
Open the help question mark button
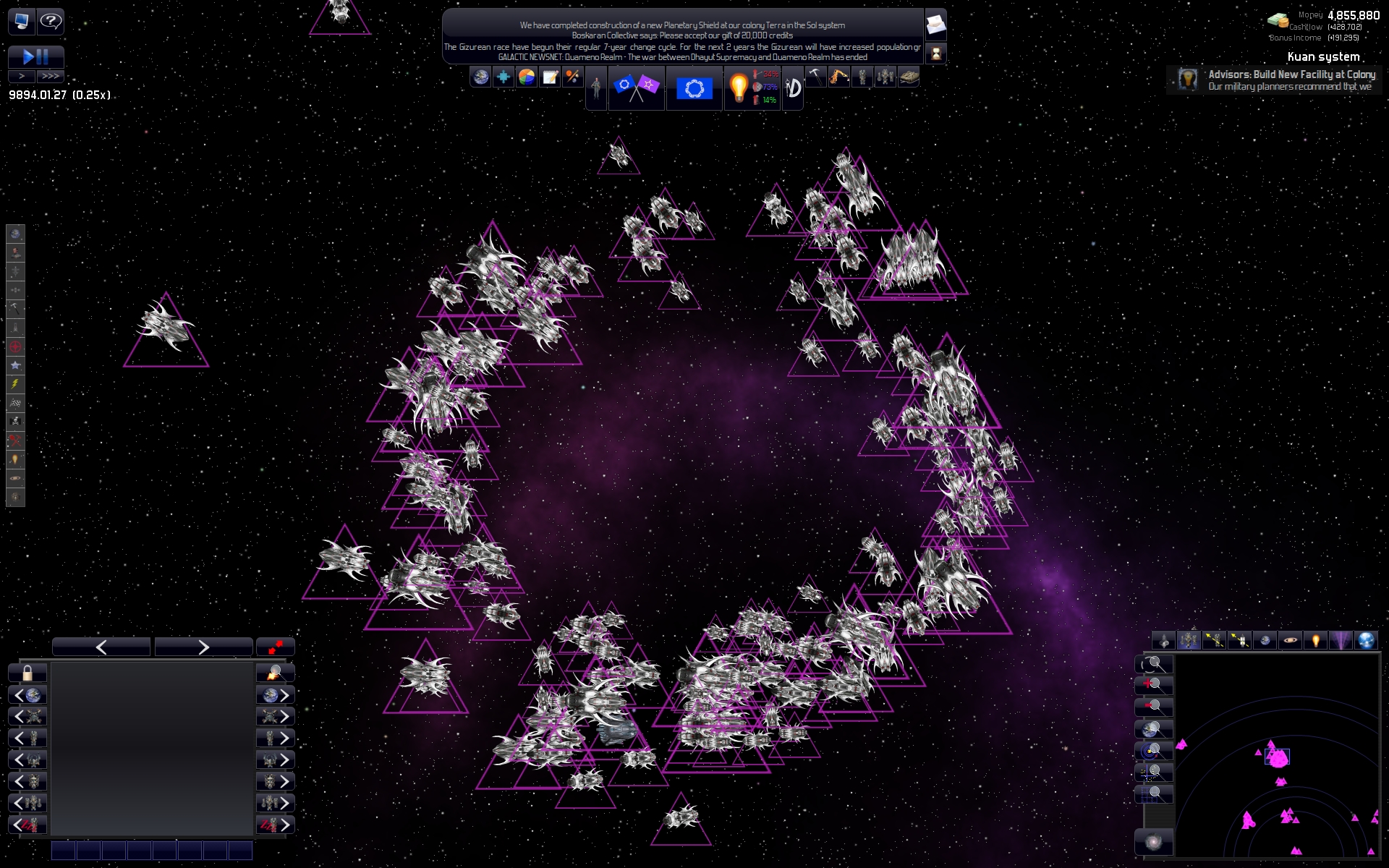(50, 21)
